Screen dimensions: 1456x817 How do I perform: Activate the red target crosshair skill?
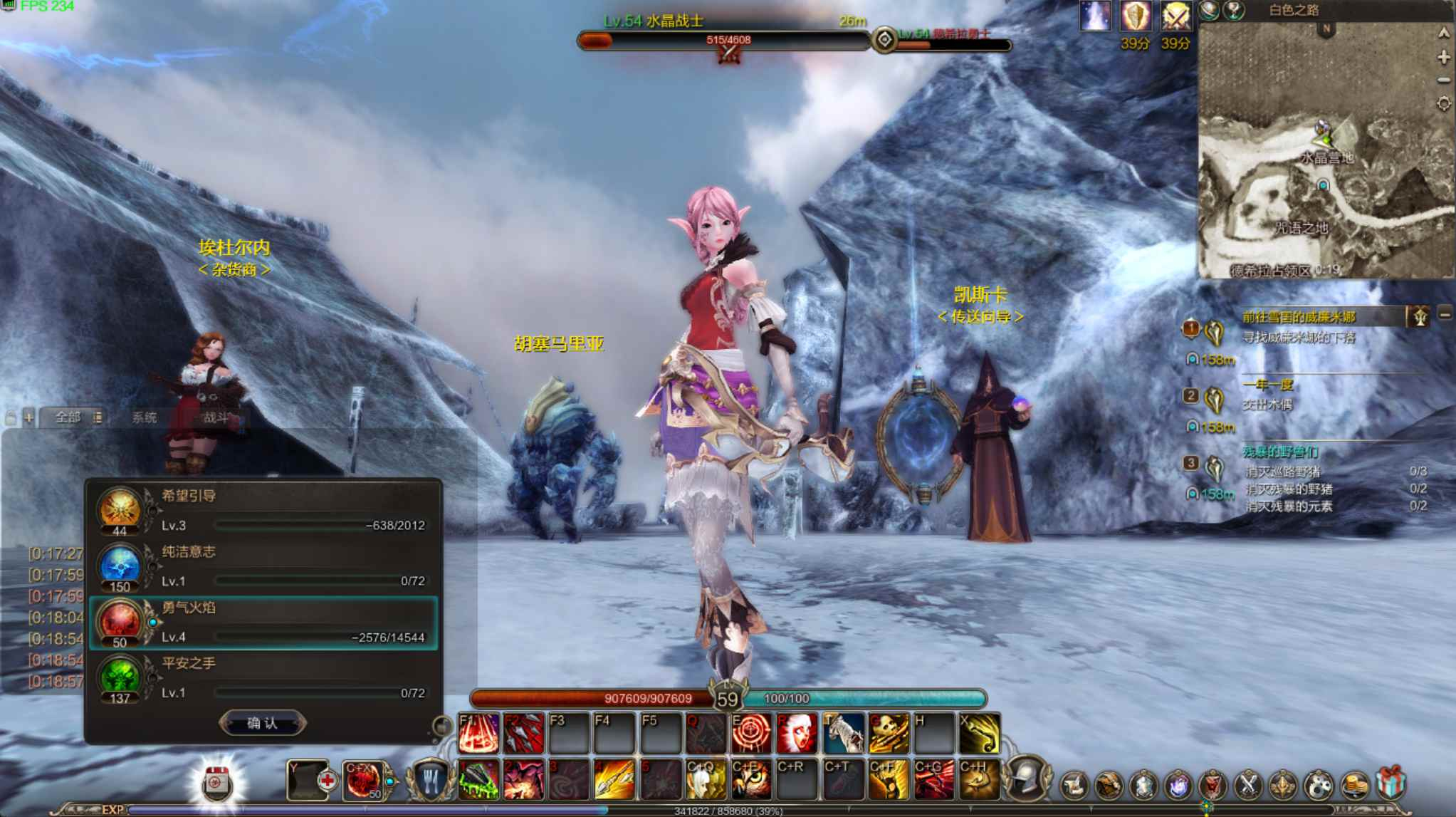[751, 733]
